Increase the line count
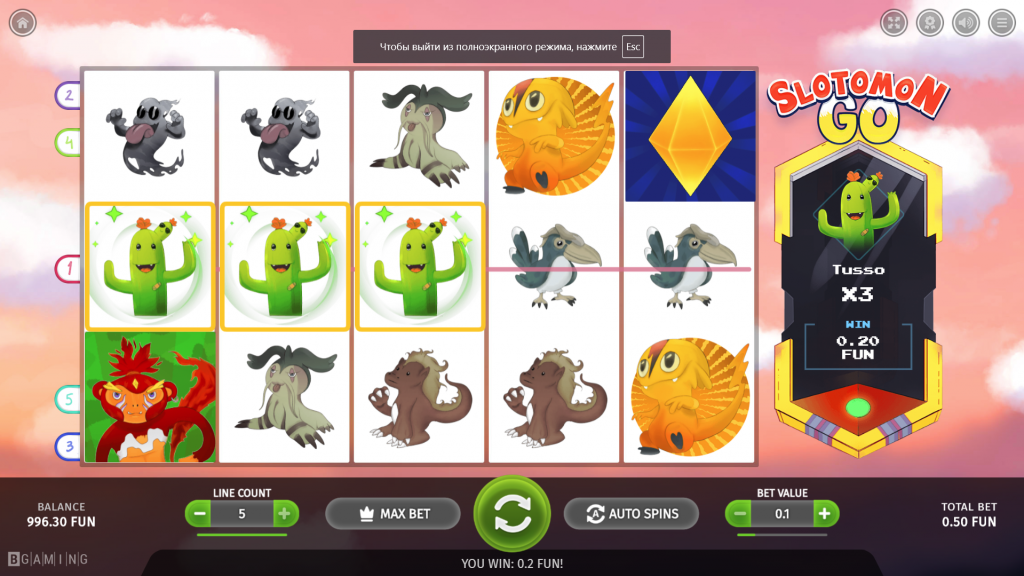 coord(284,514)
